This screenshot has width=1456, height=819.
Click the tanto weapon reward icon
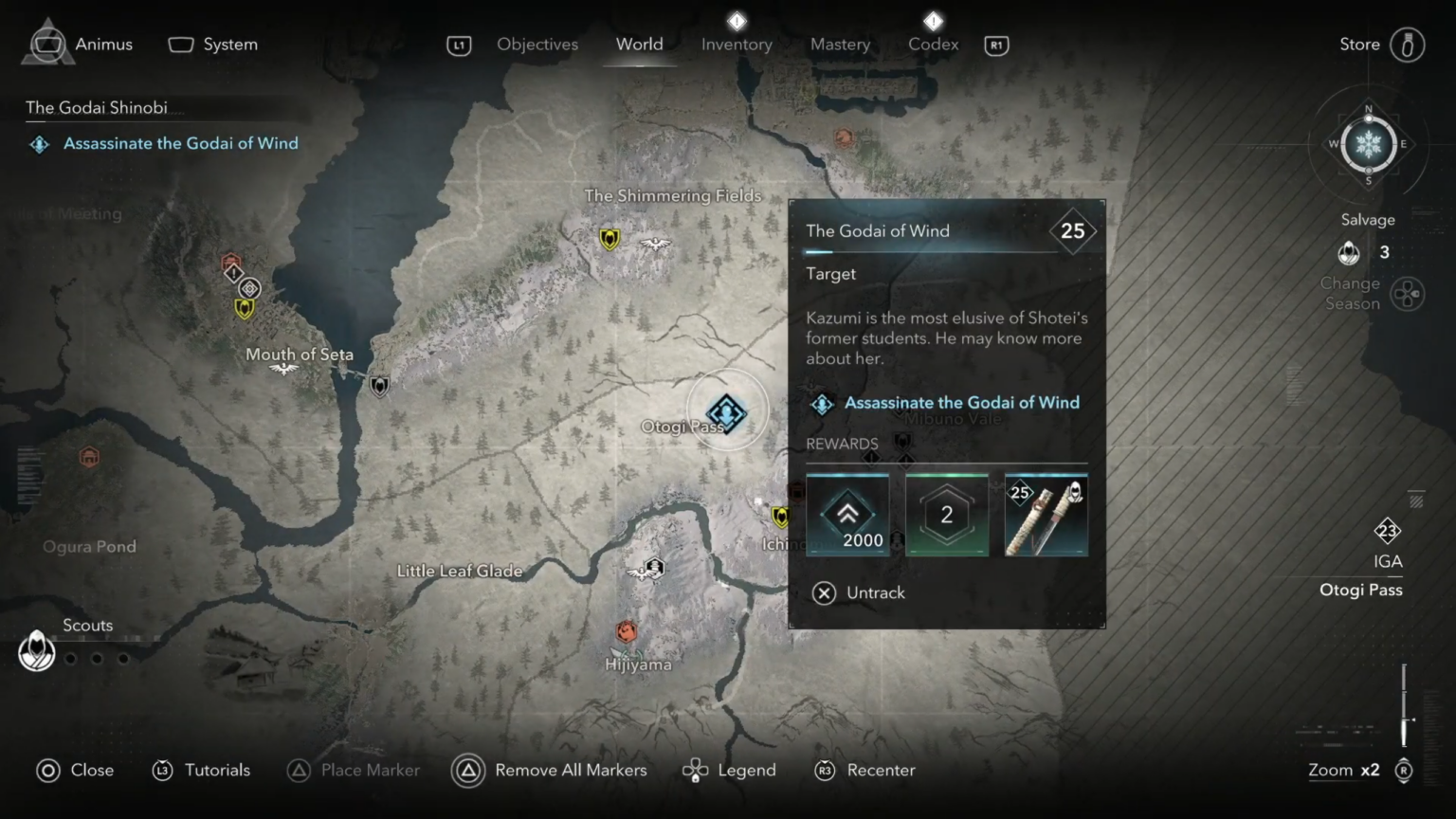[1046, 515]
